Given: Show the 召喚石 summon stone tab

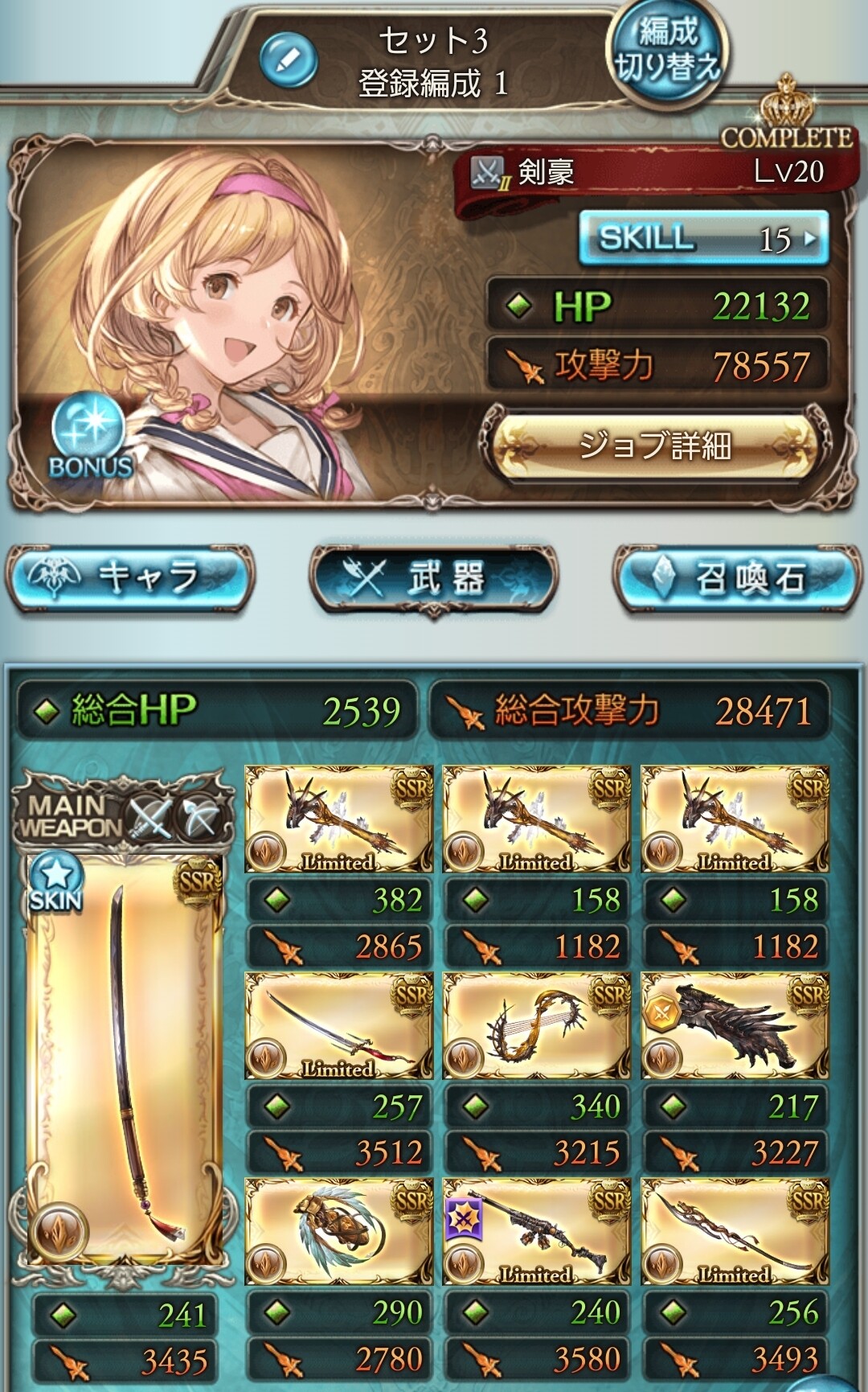Looking at the screenshot, I should point(735,577).
